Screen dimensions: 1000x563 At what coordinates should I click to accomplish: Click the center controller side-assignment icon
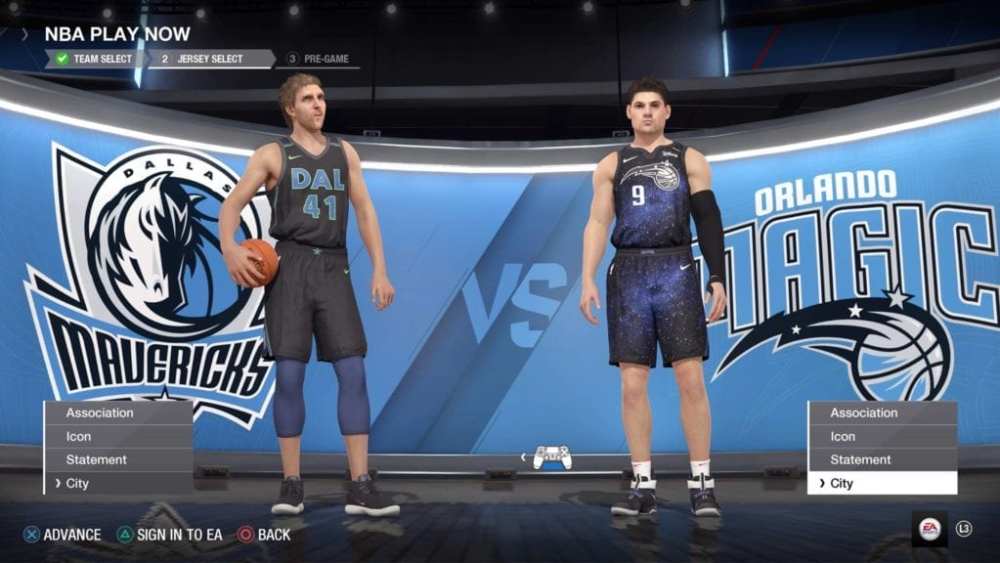click(x=552, y=457)
